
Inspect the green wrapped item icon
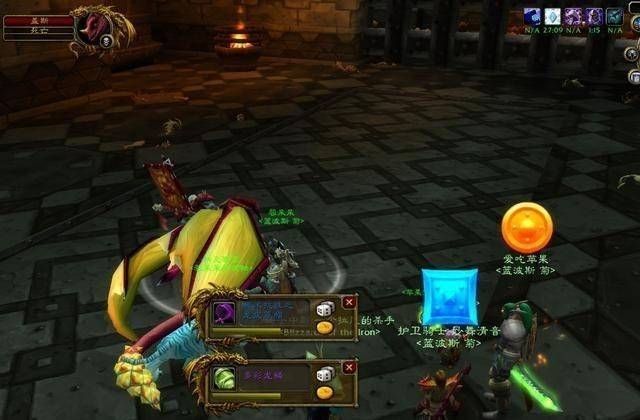tap(224, 377)
